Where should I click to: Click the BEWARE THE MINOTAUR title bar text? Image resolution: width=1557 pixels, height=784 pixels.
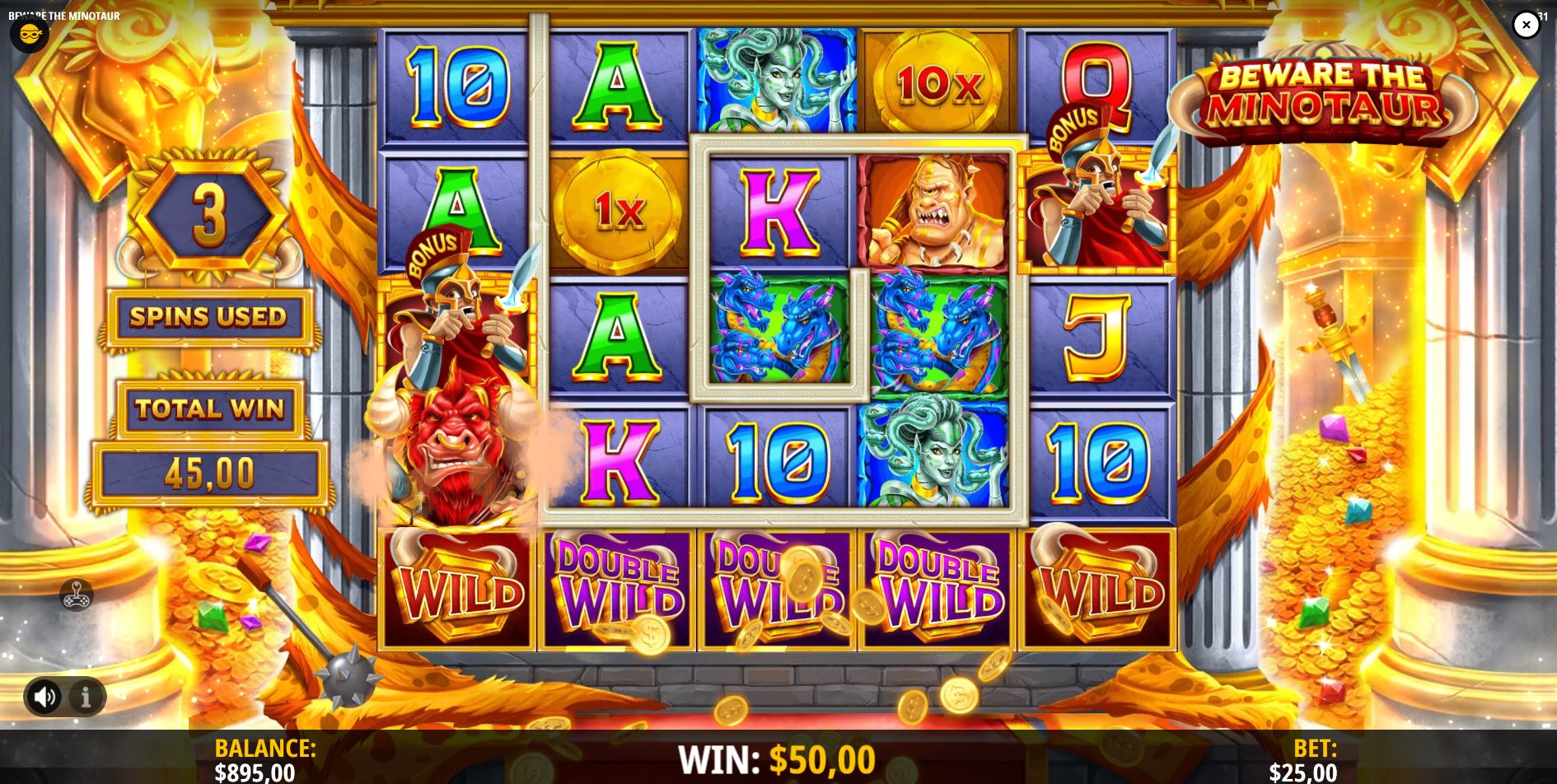pos(63,15)
